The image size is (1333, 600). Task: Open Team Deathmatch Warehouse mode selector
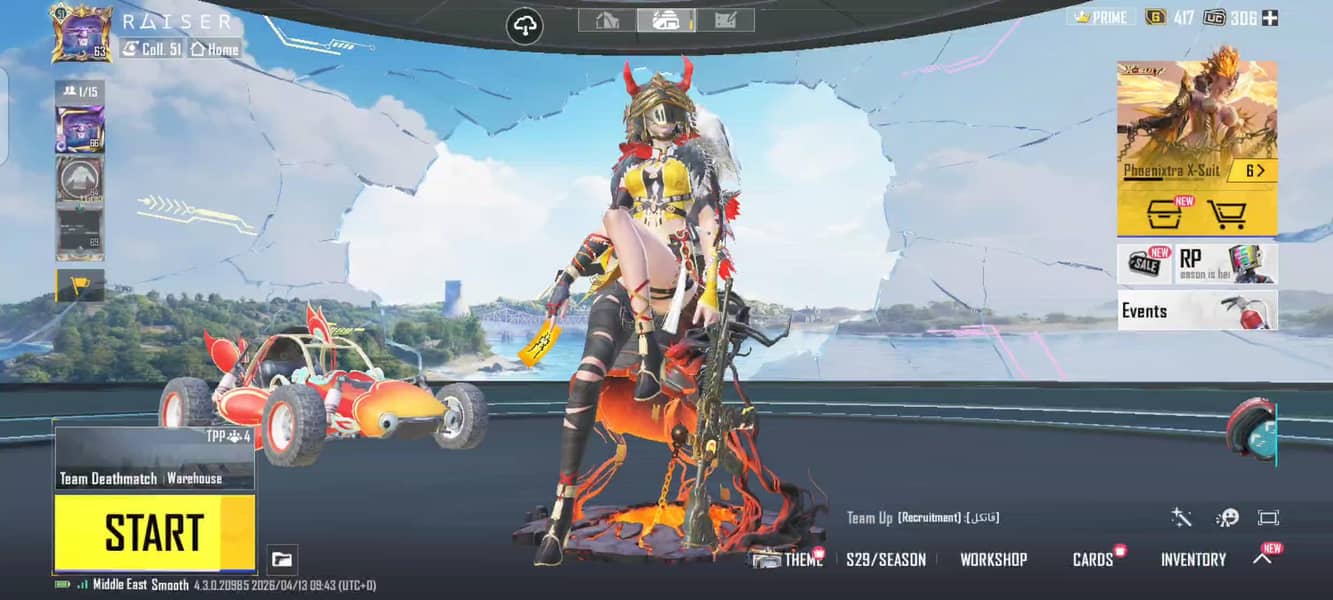(154, 459)
